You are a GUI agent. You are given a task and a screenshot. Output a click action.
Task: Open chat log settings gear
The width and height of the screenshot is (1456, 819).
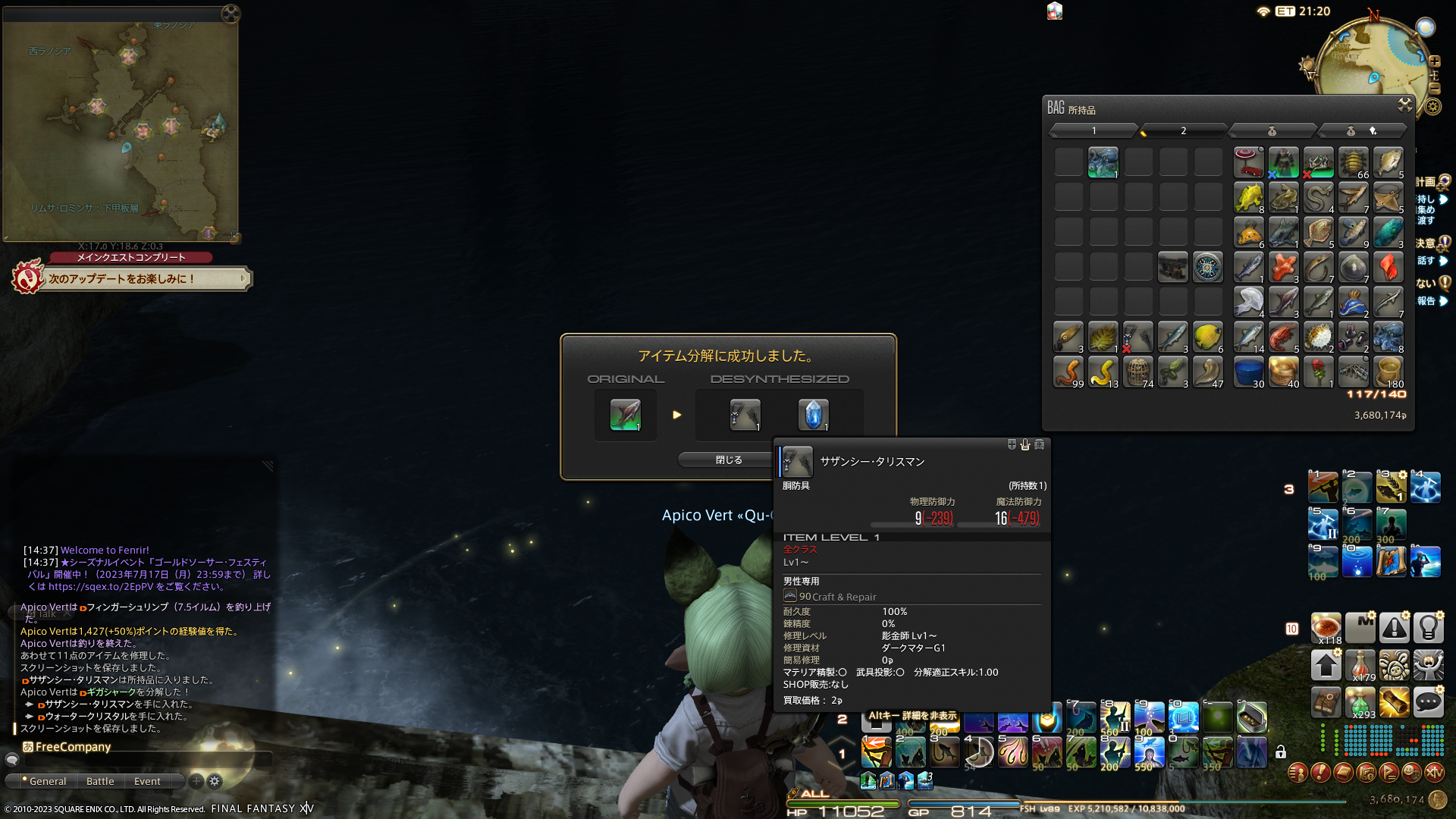click(x=215, y=781)
